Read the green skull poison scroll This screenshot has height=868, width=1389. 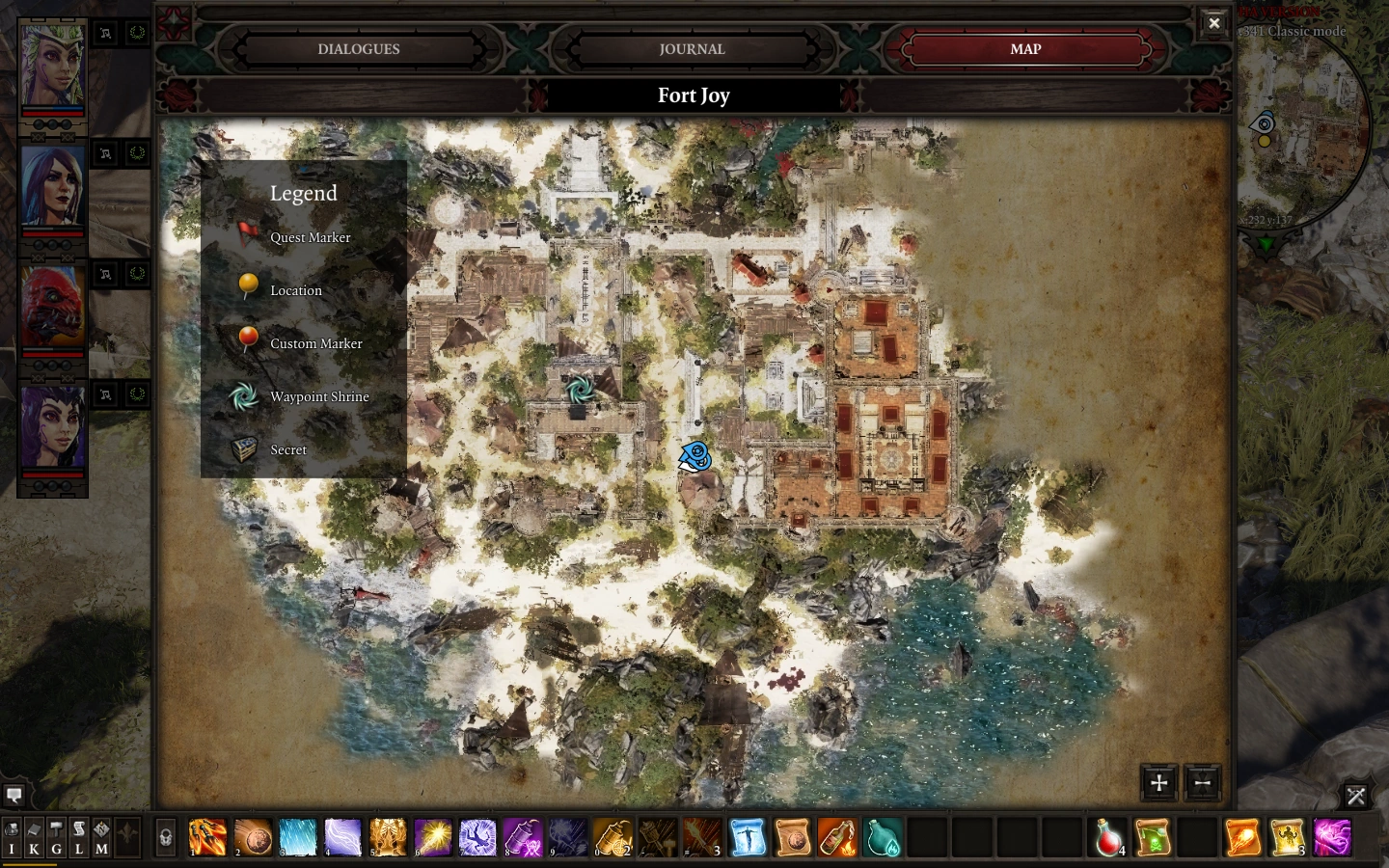click(x=1153, y=837)
